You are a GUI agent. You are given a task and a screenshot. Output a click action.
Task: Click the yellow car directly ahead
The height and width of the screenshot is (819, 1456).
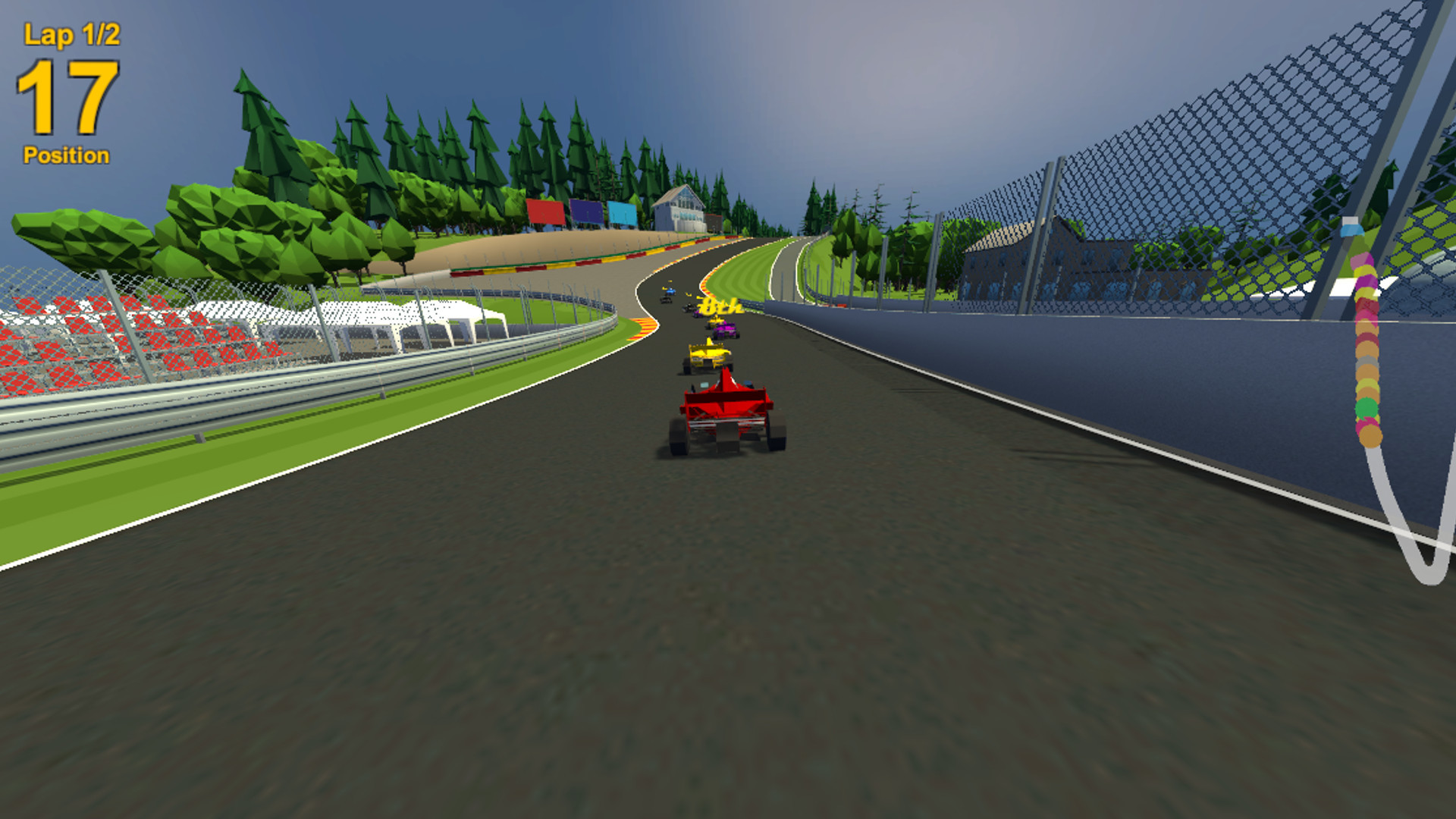(708, 356)
